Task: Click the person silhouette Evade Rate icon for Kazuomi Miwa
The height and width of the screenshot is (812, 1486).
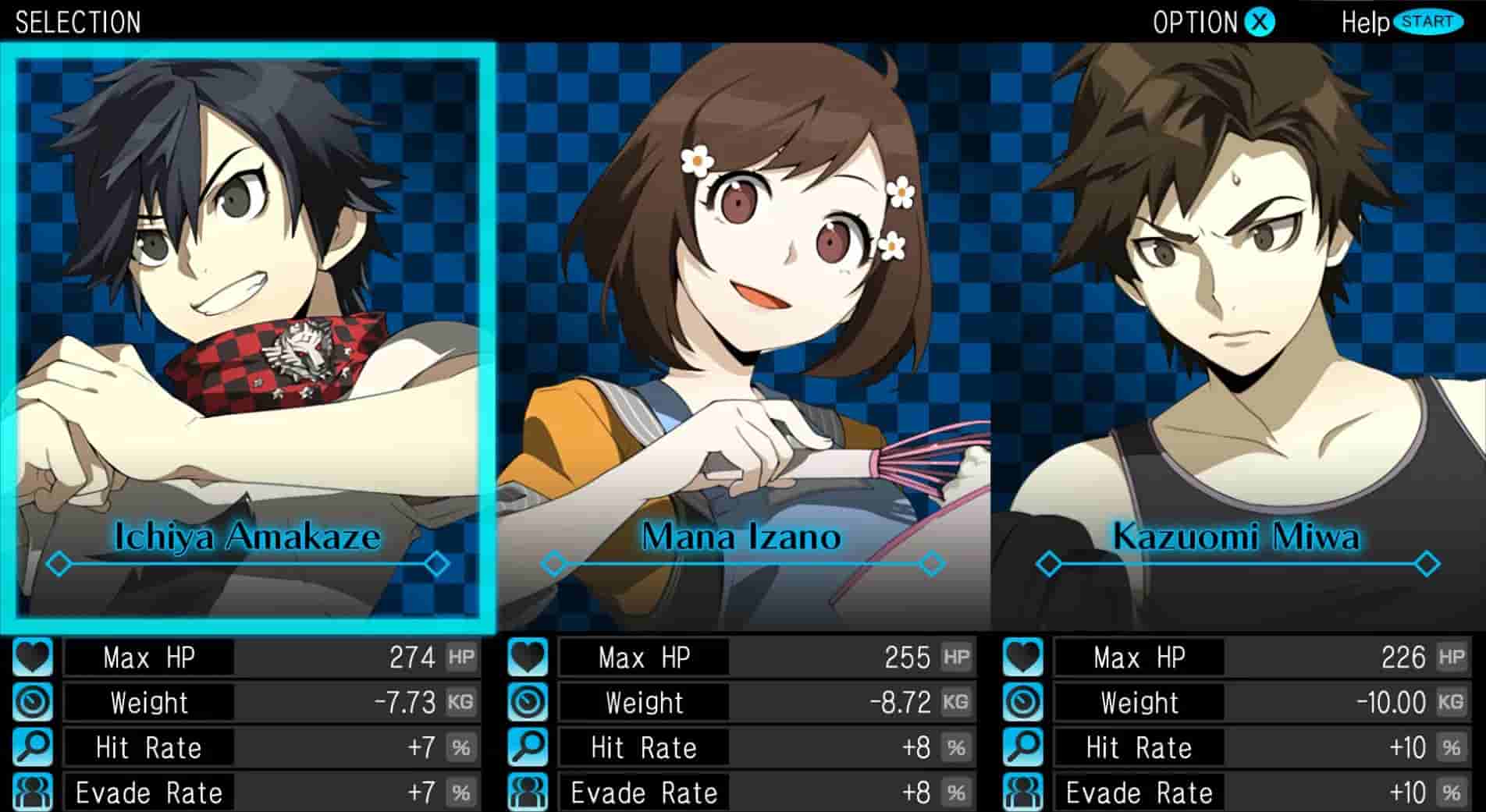Action: 1022,793
